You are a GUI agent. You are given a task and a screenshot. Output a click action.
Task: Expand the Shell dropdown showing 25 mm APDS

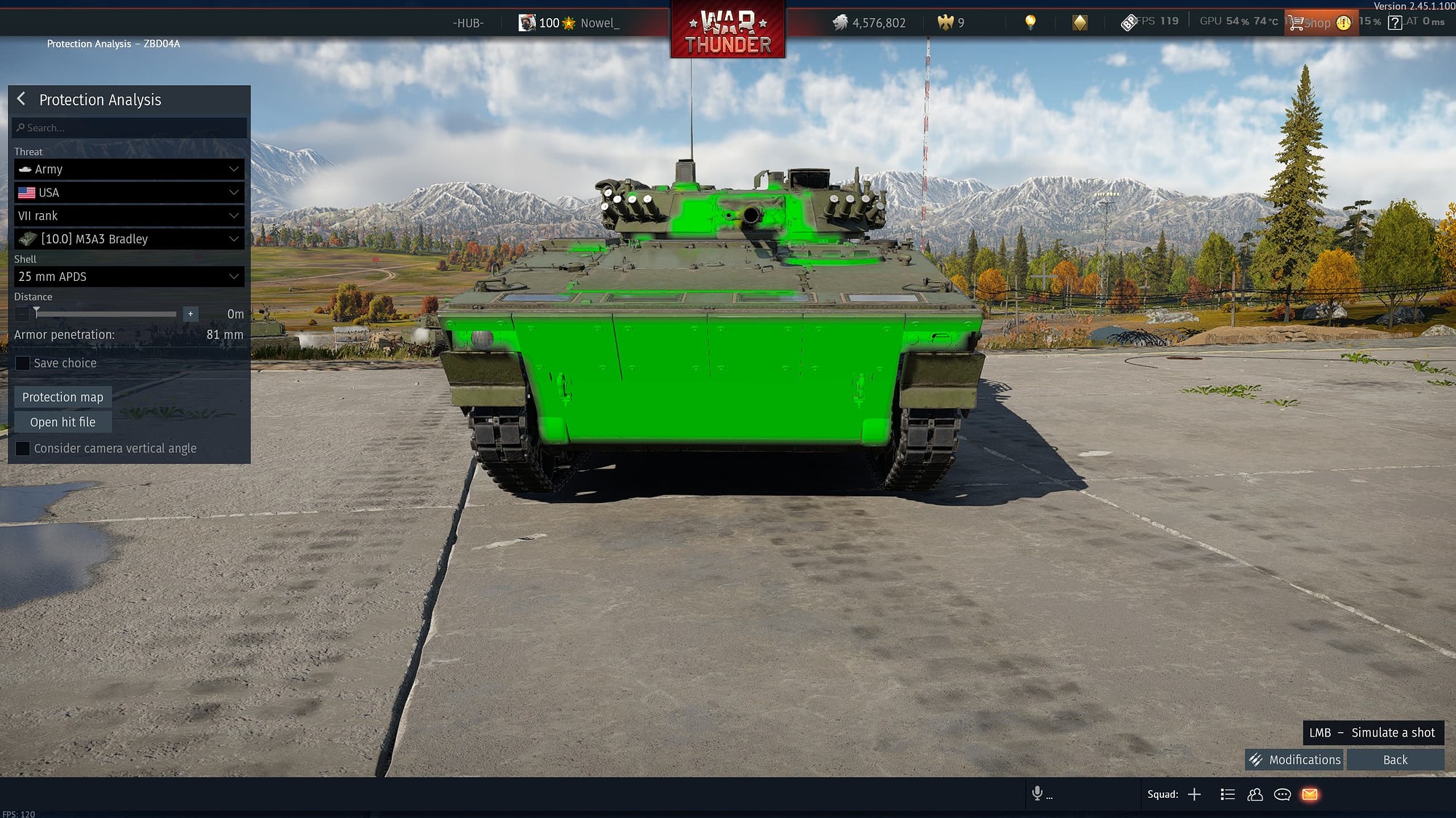point(128,277)
